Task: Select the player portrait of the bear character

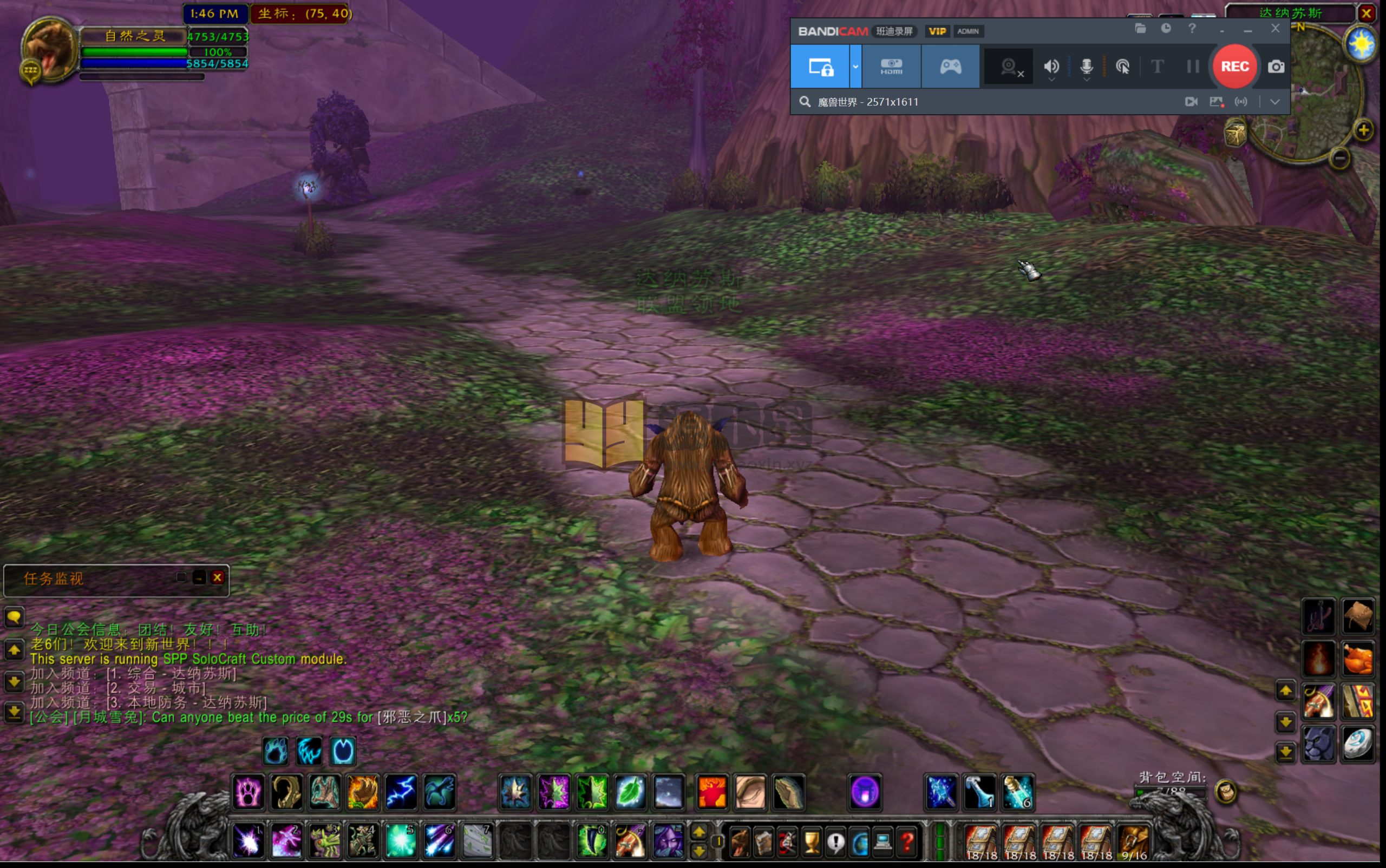Action: tap(49, 50)
